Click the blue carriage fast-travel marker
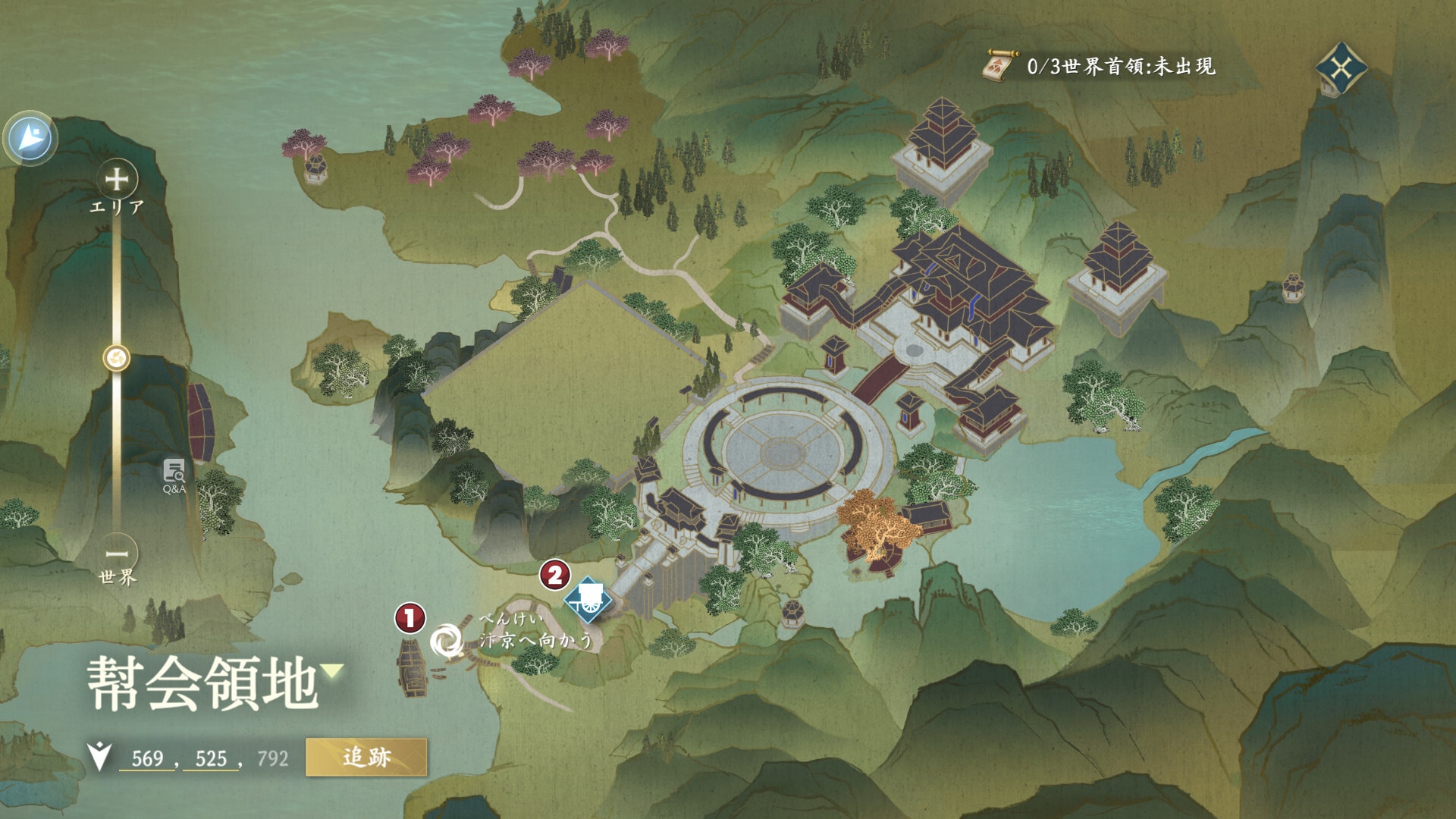 (x=588, y=599)
